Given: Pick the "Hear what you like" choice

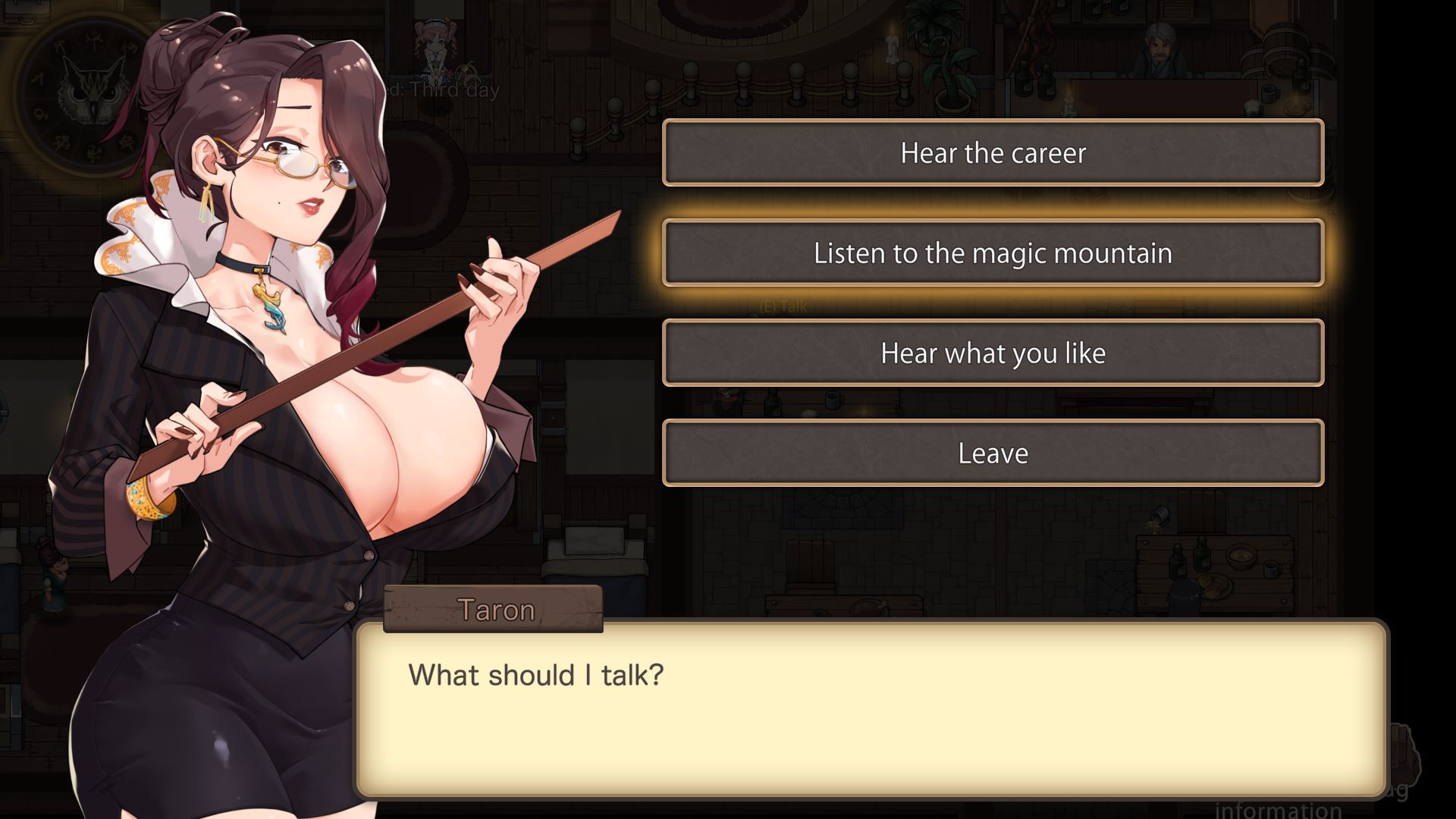Looking at the screenshot, I should click(993, 353).
